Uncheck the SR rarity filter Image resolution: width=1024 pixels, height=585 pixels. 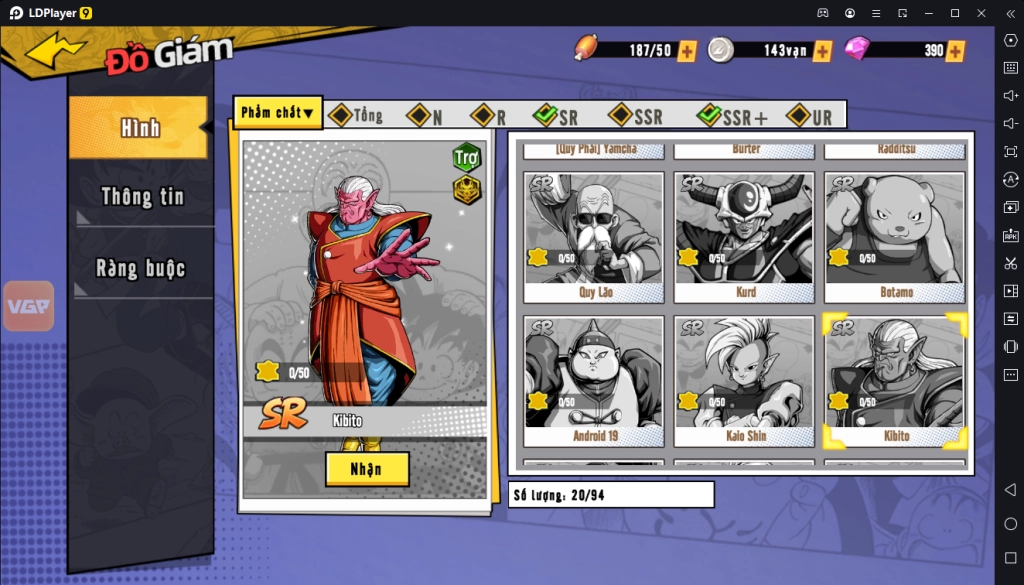[x=546, y=116]
